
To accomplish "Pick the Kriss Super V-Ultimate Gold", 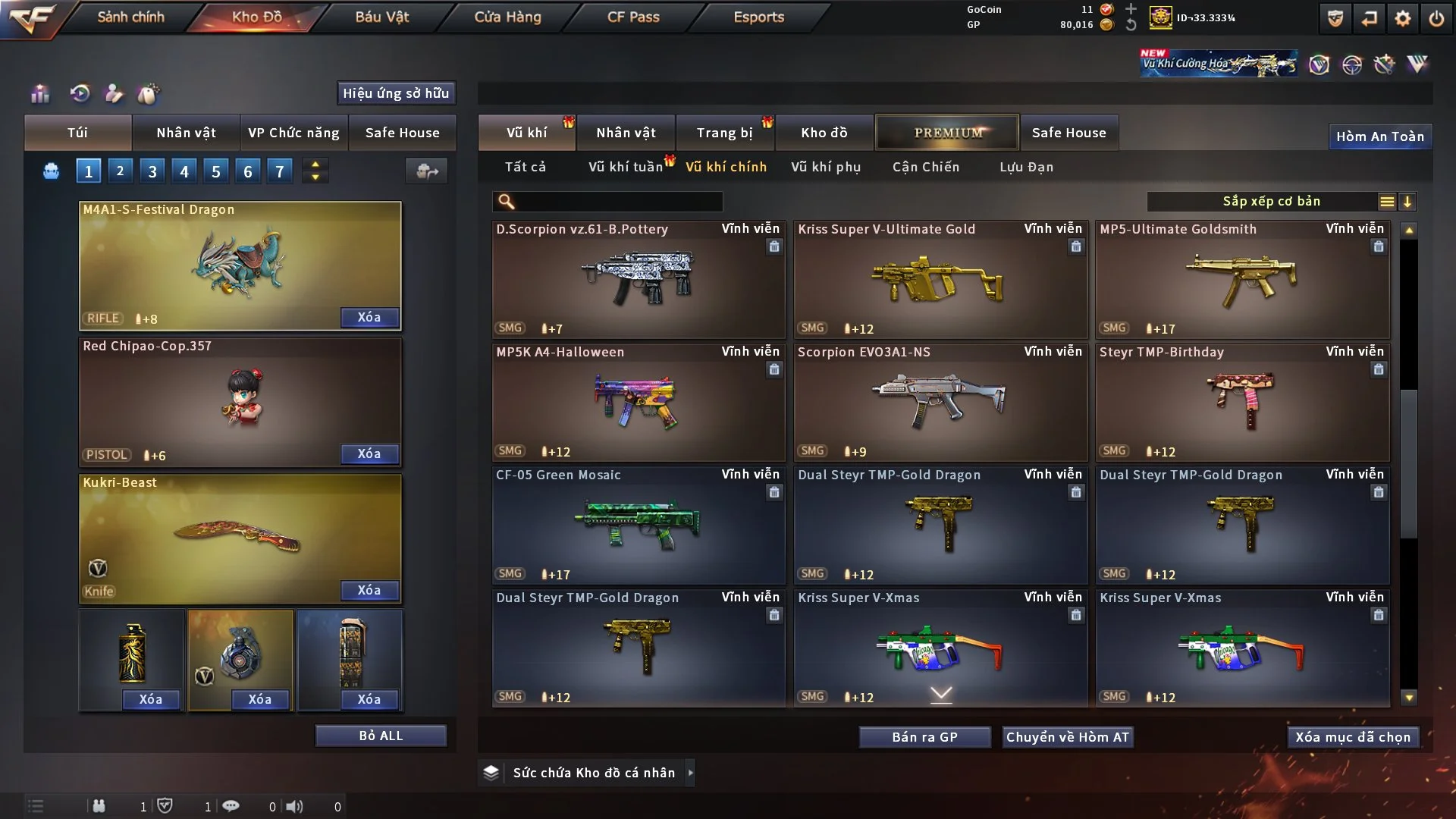I will 940,280.
